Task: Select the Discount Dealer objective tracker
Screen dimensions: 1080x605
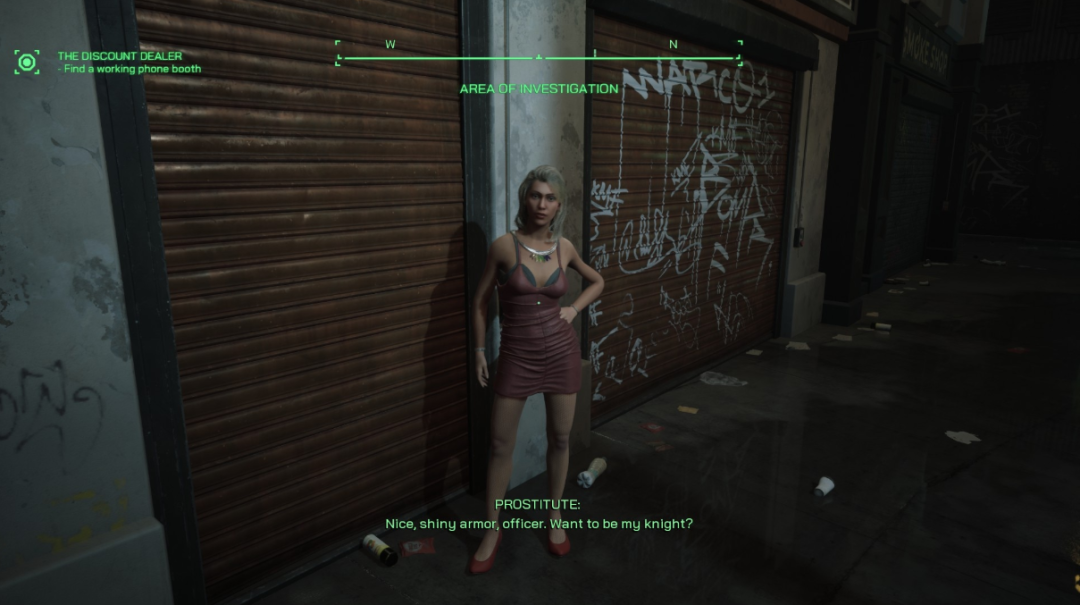Action: pyautogui.click(x=120, y=57)
